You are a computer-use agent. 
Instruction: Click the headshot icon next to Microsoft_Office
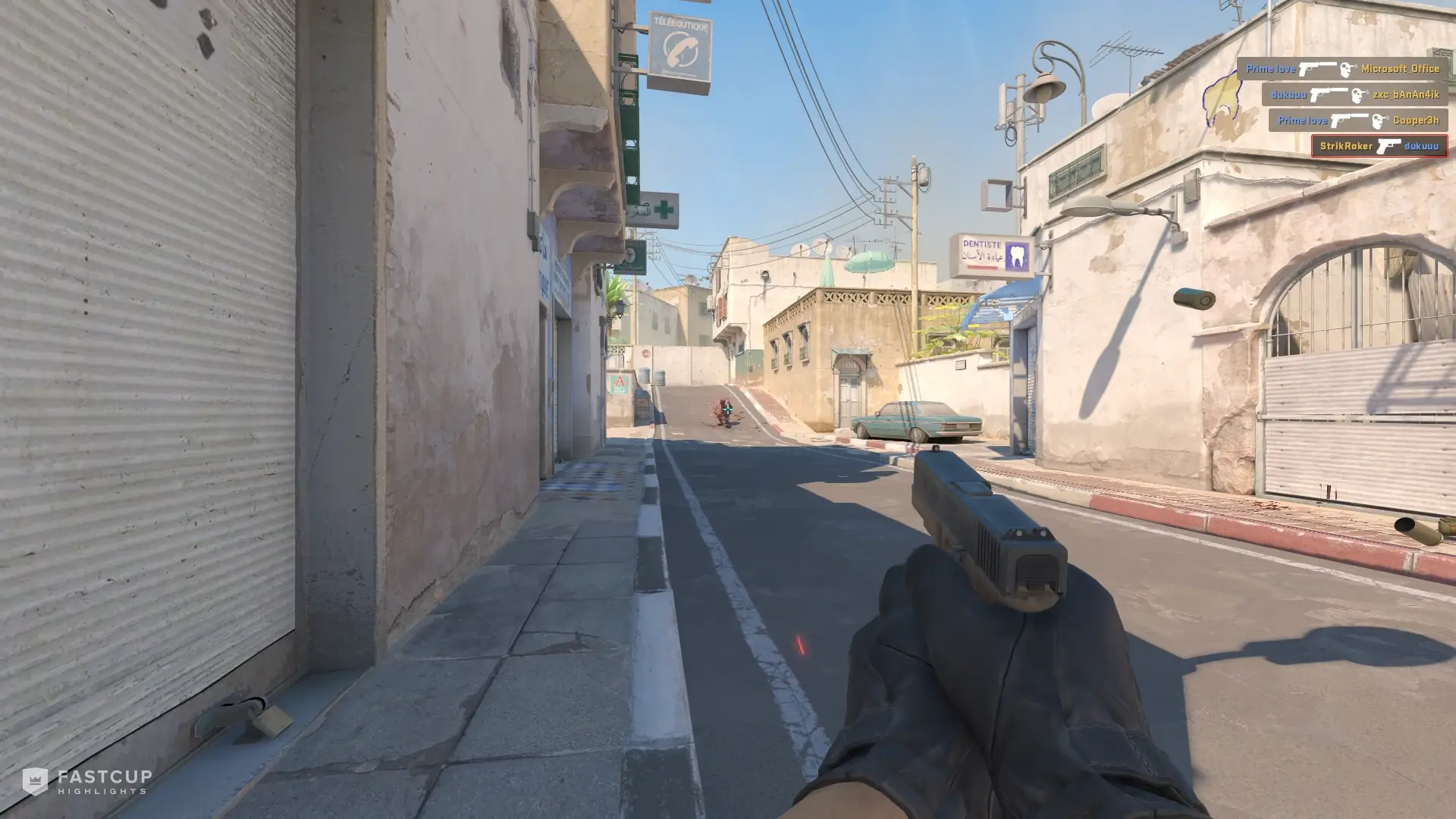pyautogui.click(x=1348, y=71)
